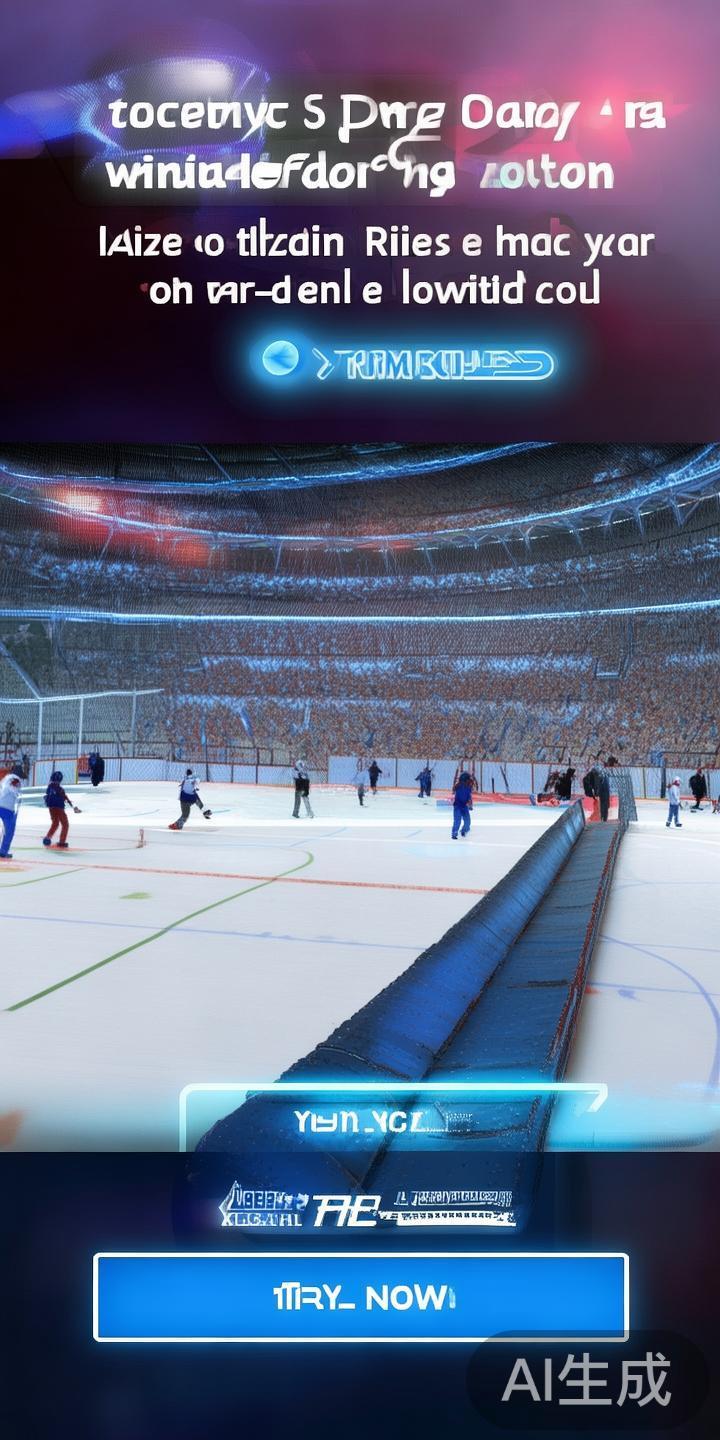Click the blue TRY NOW button
Viewport: 720px width, 1440px height.
(x=361, y=1297)
